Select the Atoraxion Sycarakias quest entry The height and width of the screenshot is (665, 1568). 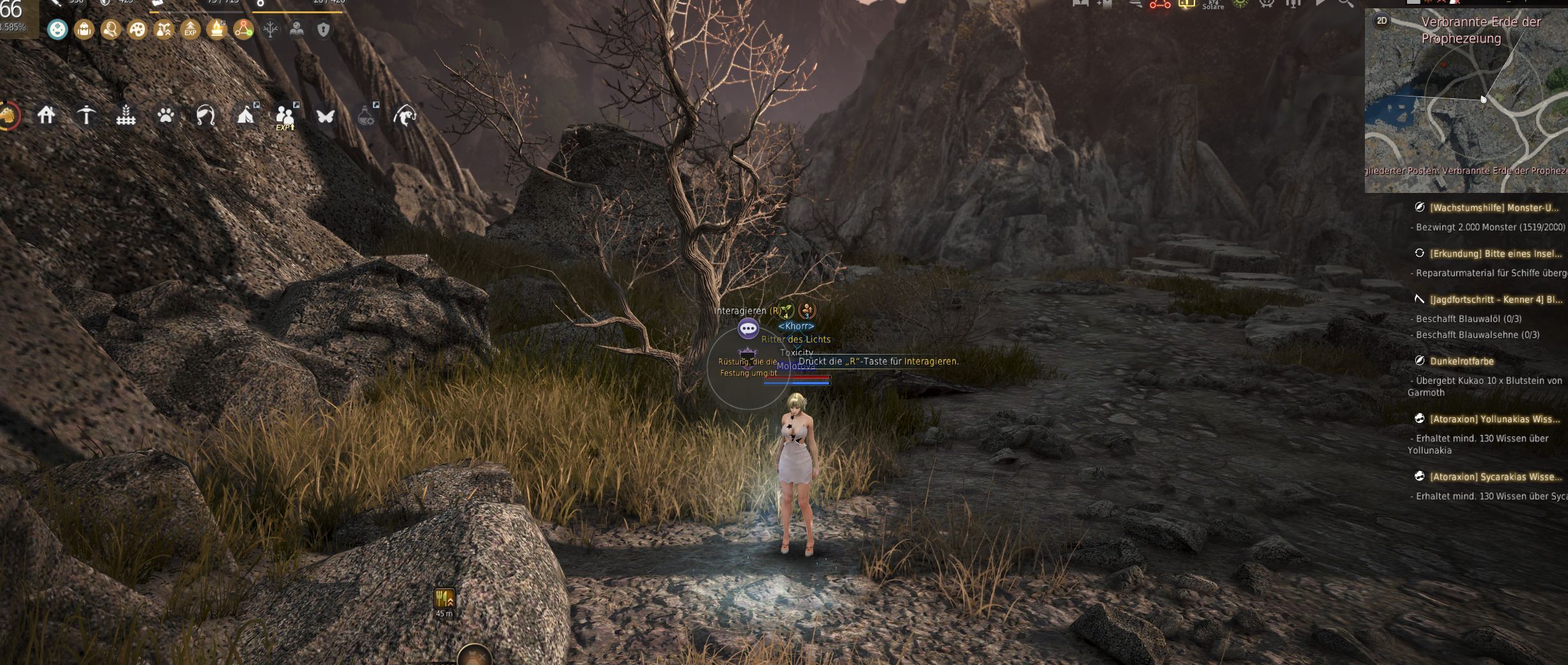coord(1495,477)
